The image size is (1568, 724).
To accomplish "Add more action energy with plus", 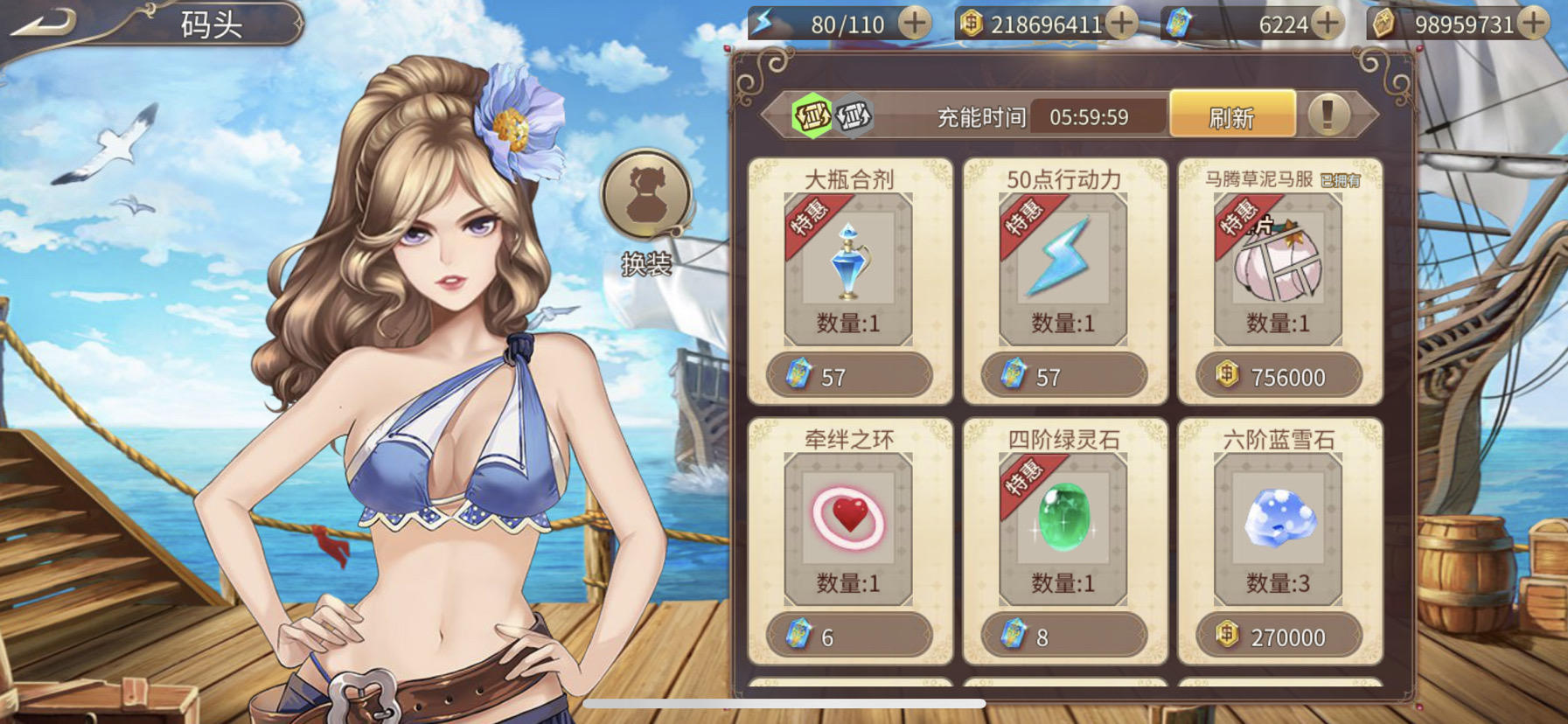I will [915, 24].
